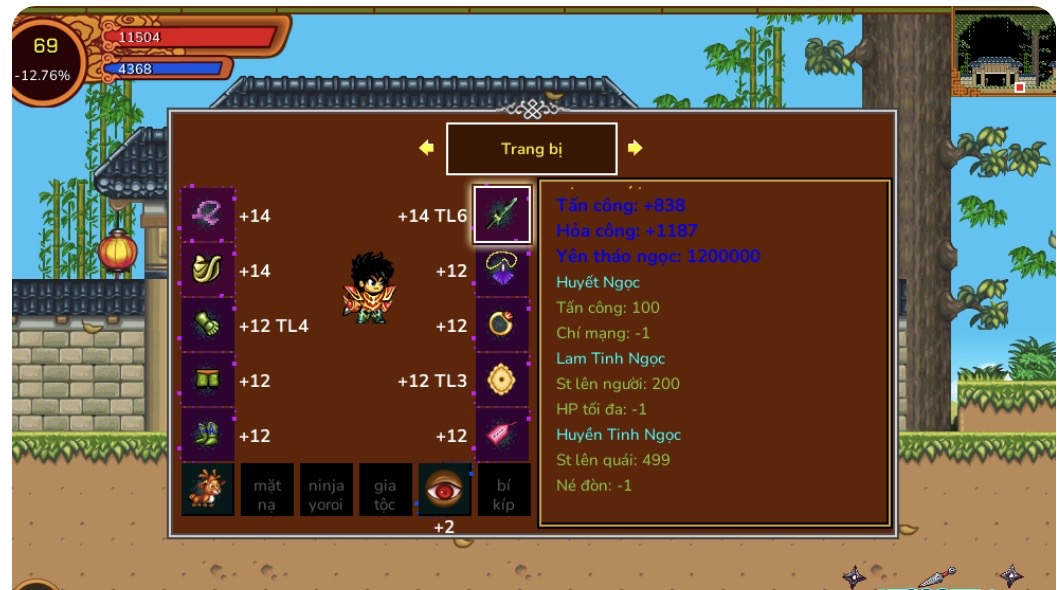The height and width of the screenshot is (590, 1057).
Task: Select the deer mount slot
Action: click(x=208, y=489)
